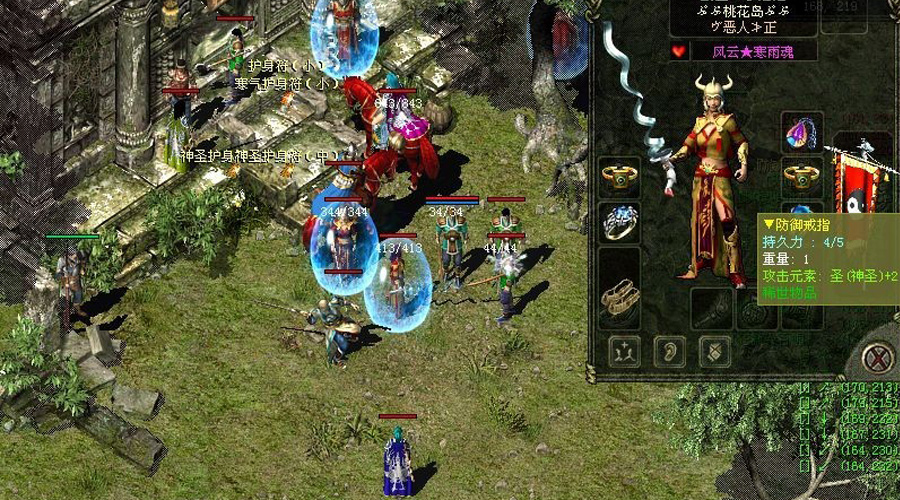Click the ear icon button
900x500 pixels.
pyautogui.click(x=669, y=351)
